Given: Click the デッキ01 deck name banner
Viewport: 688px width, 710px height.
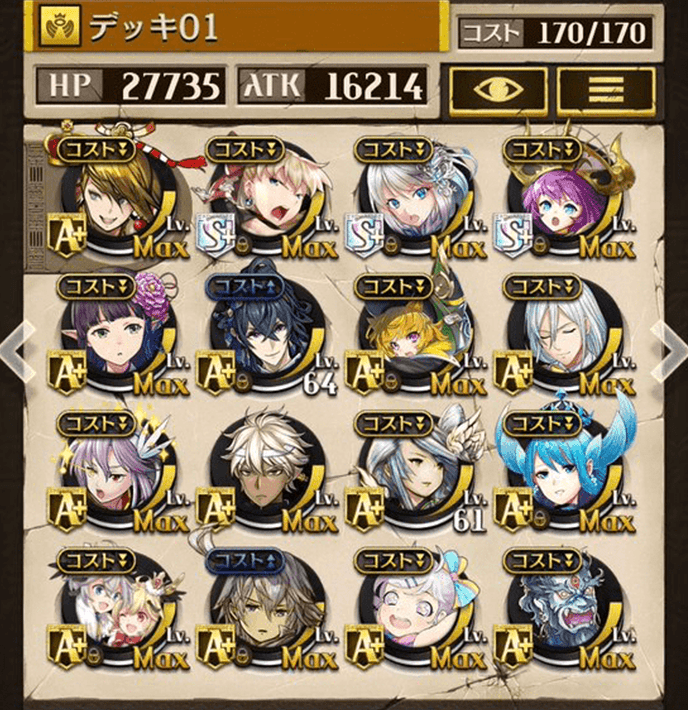Looking at the screenshot, I should point(240,28).
